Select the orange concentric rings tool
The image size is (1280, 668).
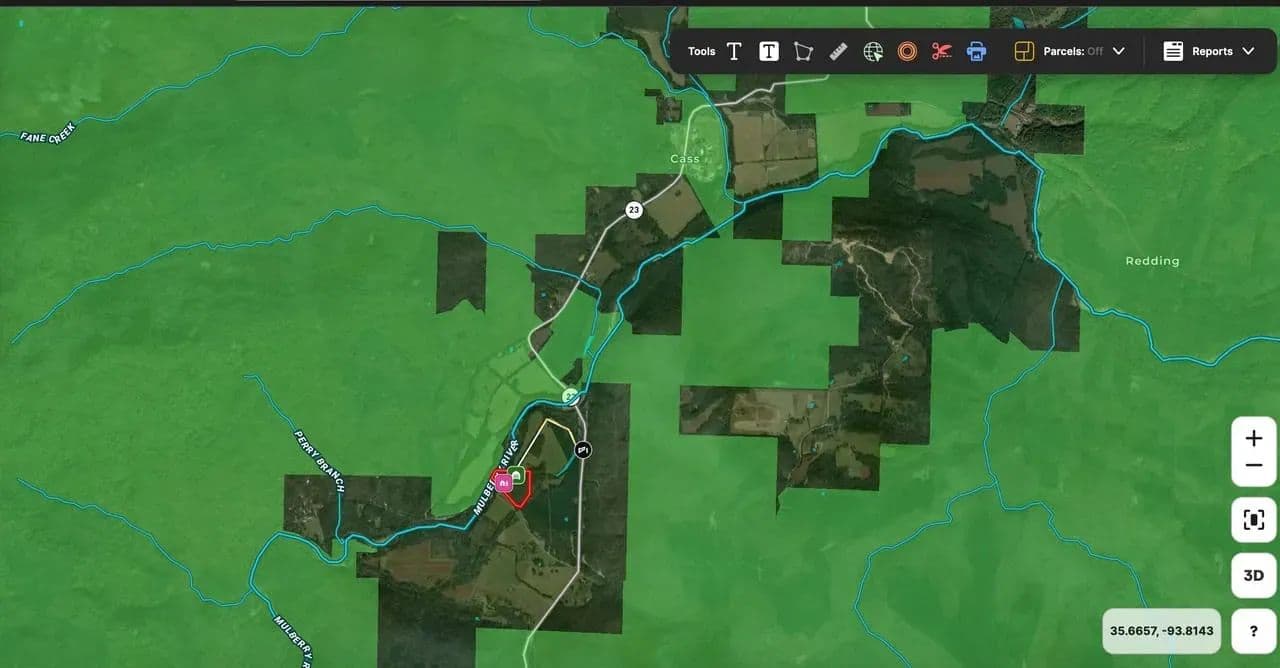click(907, 52)
